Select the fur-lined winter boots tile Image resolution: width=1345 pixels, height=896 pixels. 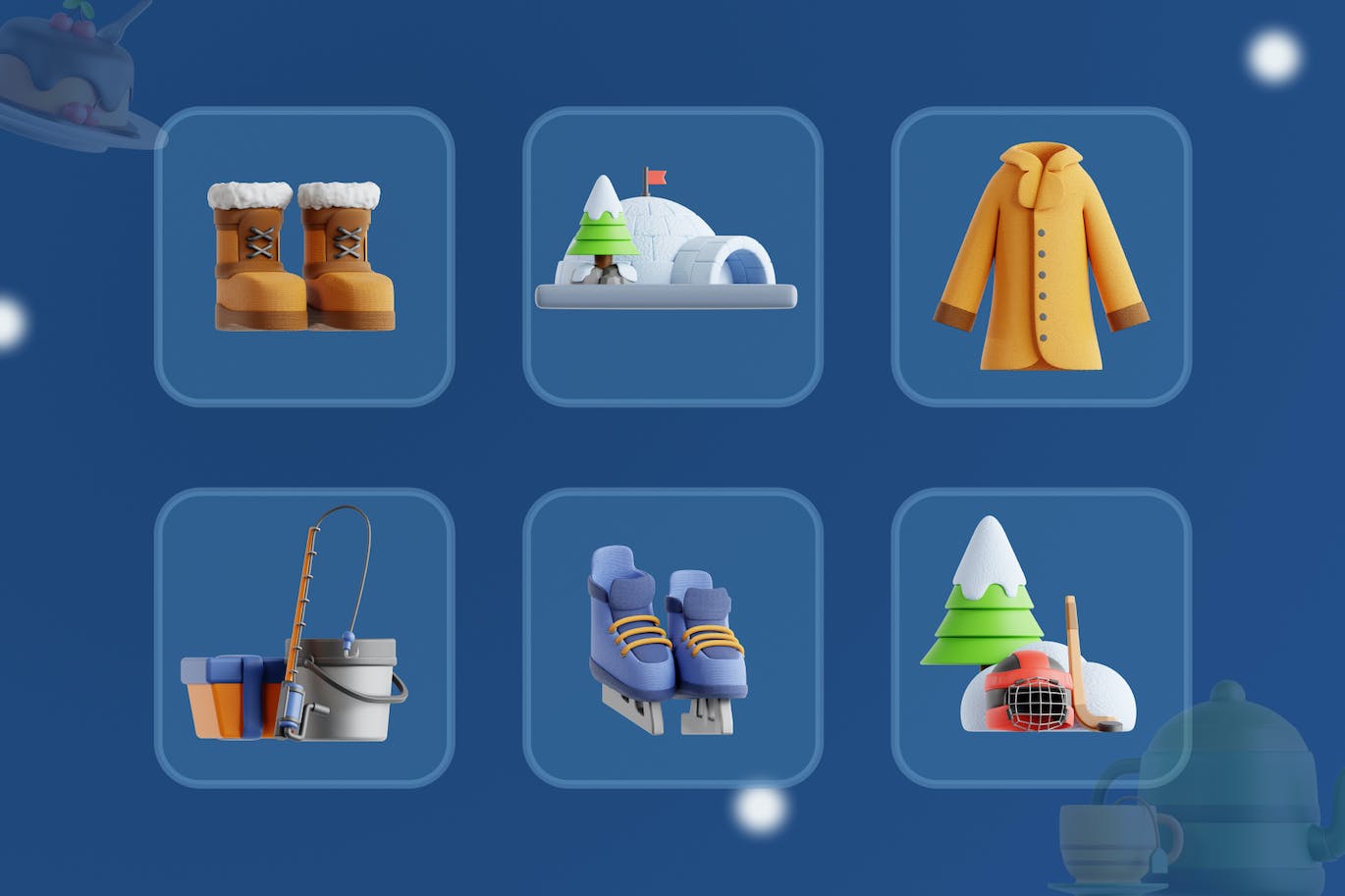click(303, 256)
